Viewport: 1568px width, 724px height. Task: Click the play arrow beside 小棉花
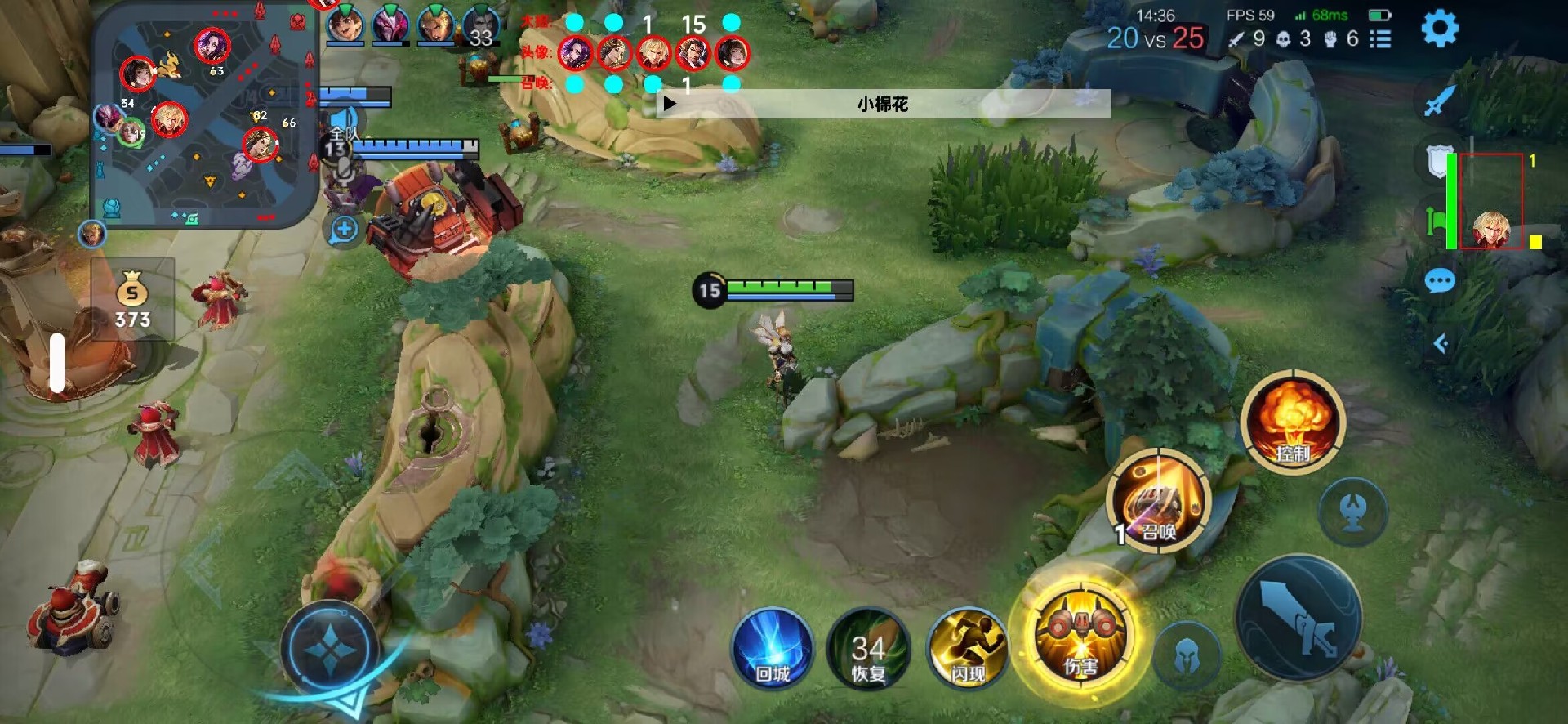670,104
